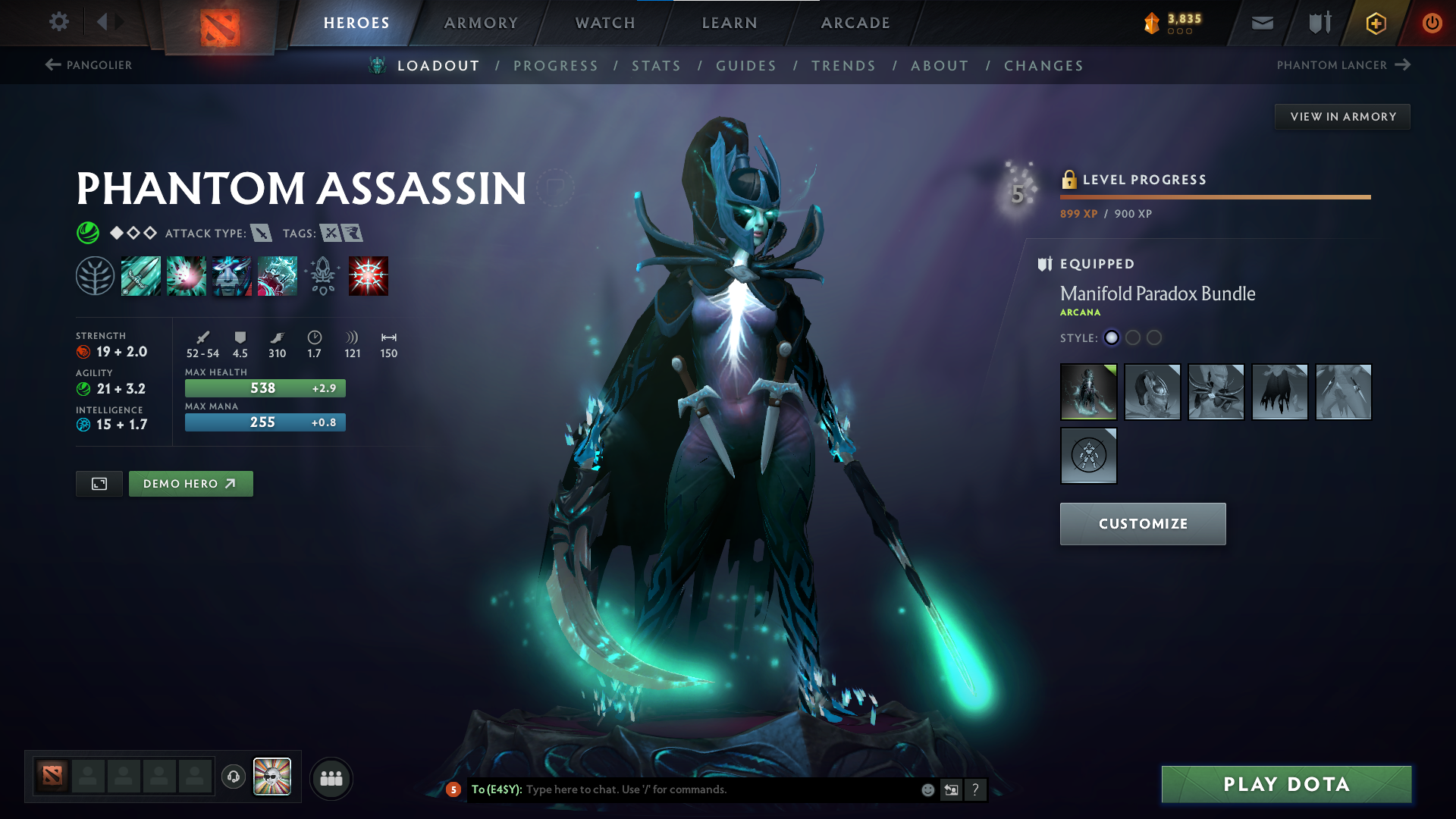Select the Coup de Grace ultimate icon
Image resolution: width=1456 pixels, height=819 pixels.
(x=369, y=275)
